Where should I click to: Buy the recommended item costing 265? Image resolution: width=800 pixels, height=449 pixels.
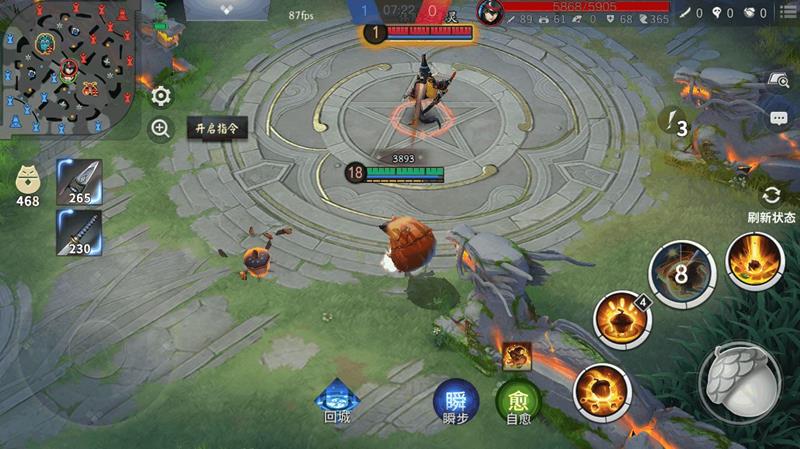(x=80, y=181)
